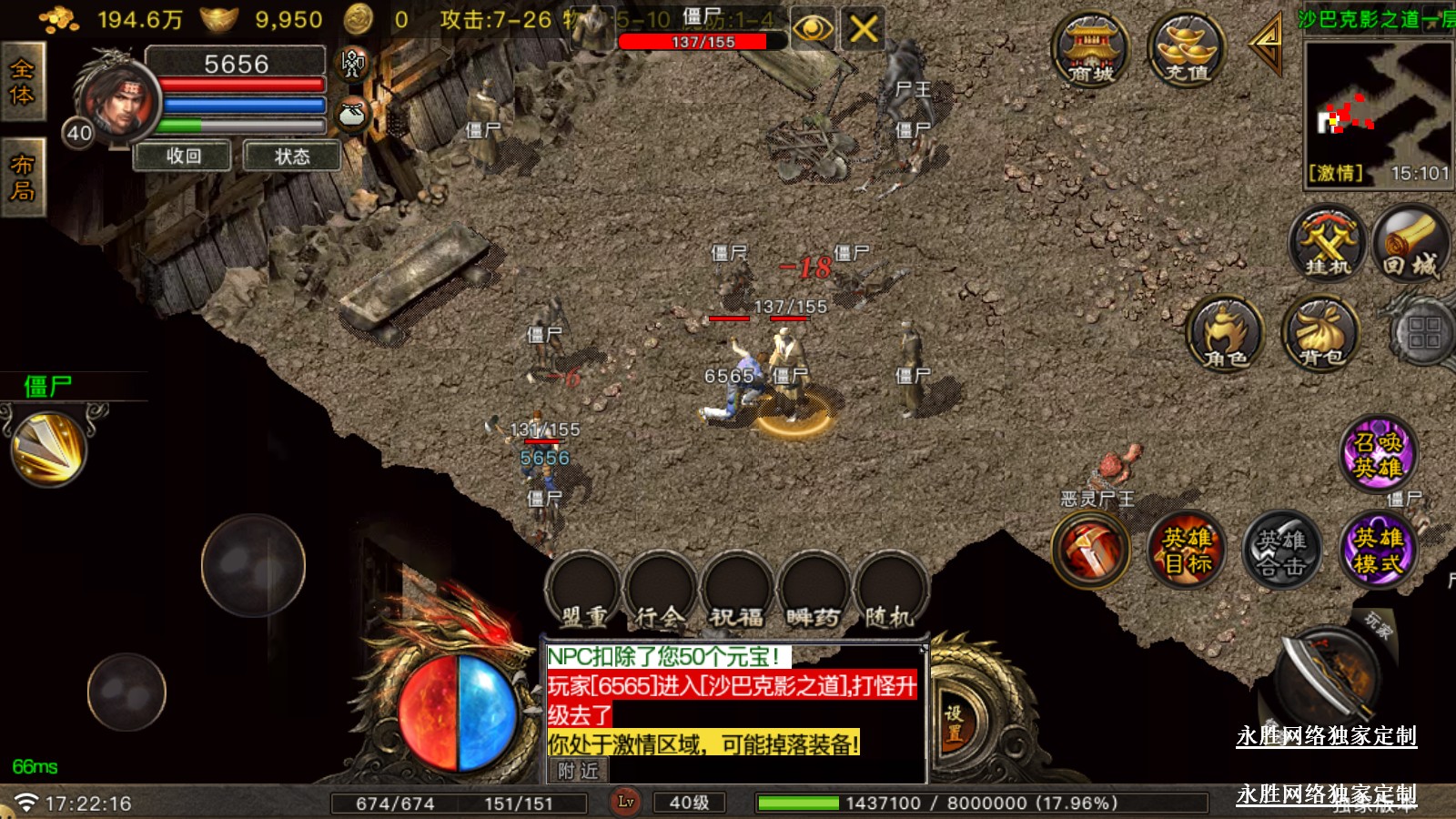1456x819 pixels.
Task: Click the eye icon to view target
Action: click(x=813, y=29)
